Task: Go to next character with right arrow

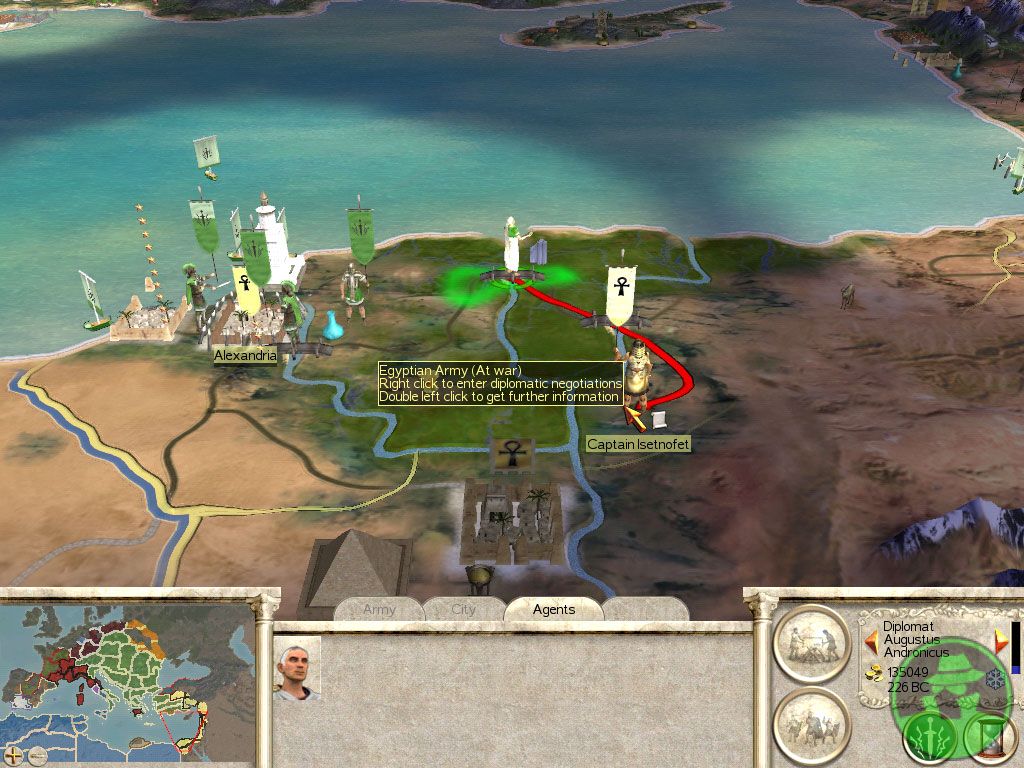Action: click(x=1001, y=639)
